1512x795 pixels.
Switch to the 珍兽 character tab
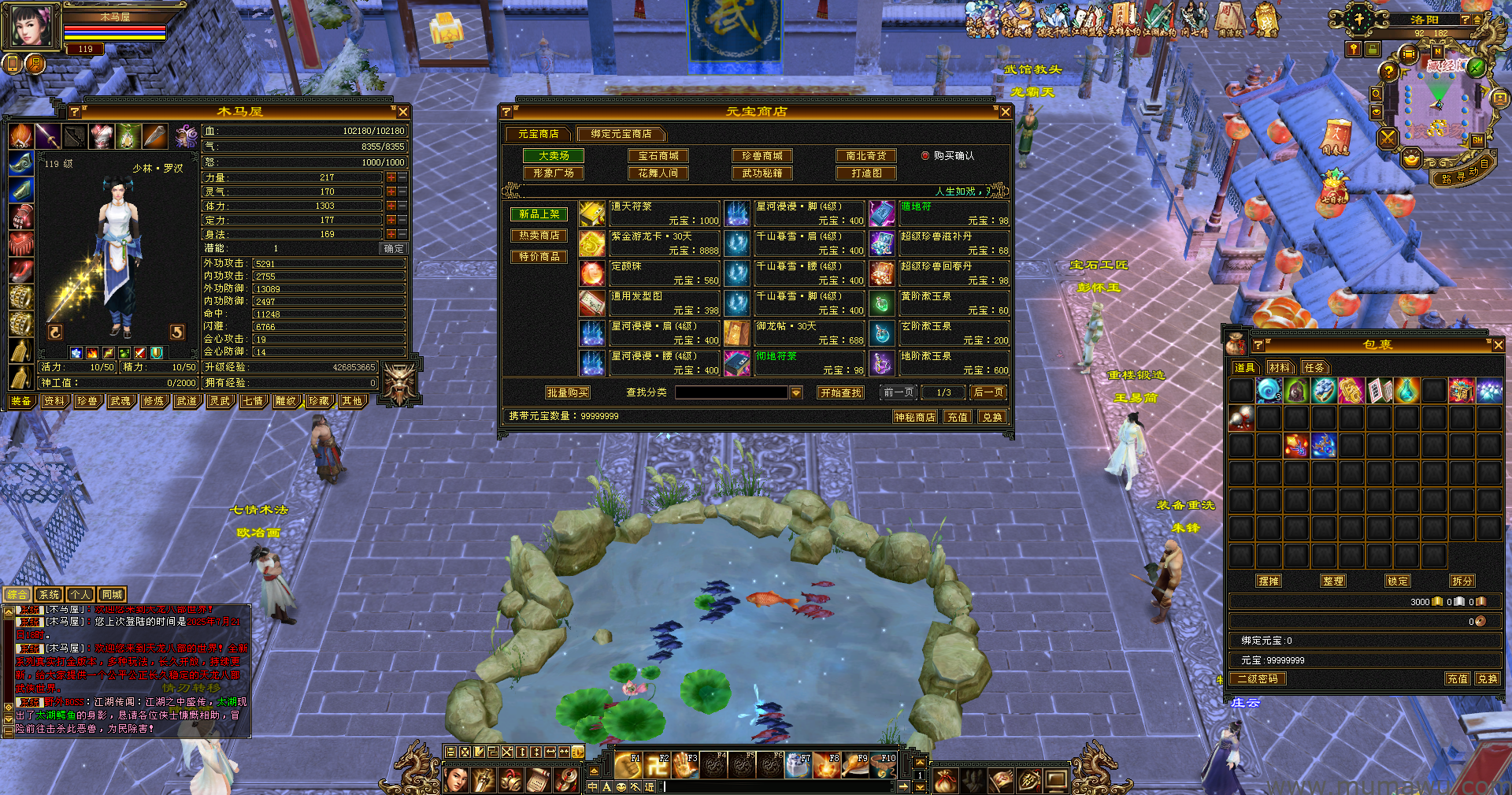(87, 401)
